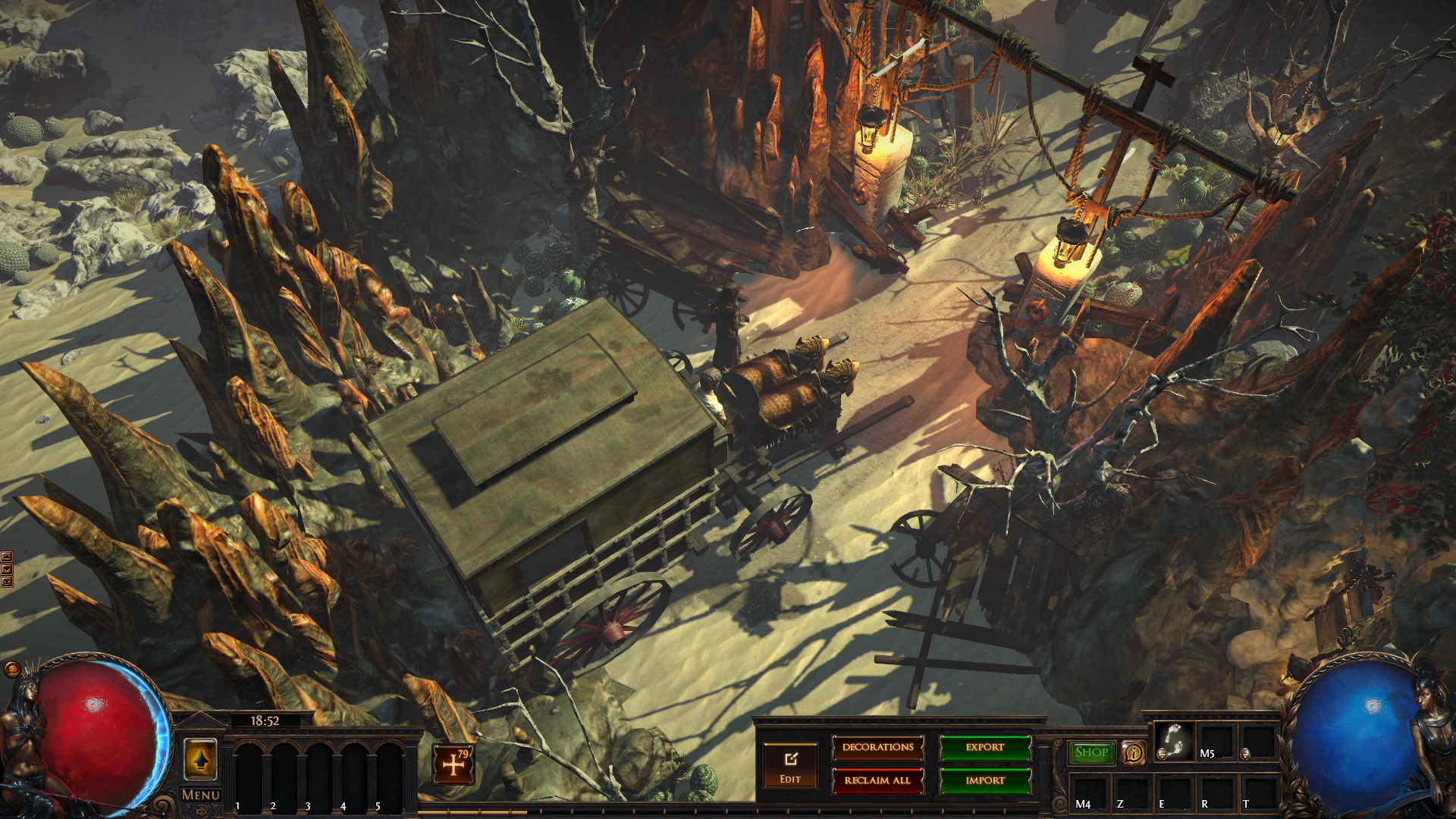Click the chat bubble icon above life orb
1456x819 pixels.
(12, 669)
